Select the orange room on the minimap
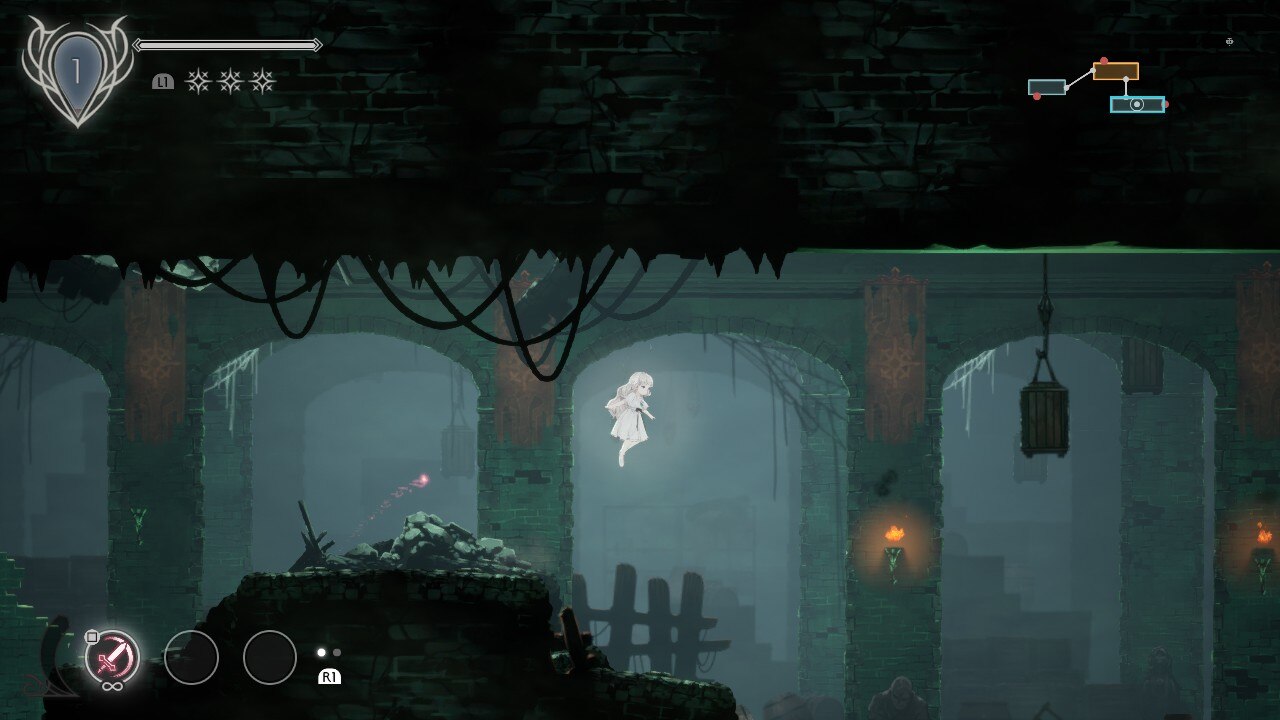 tap(1115, 71)
